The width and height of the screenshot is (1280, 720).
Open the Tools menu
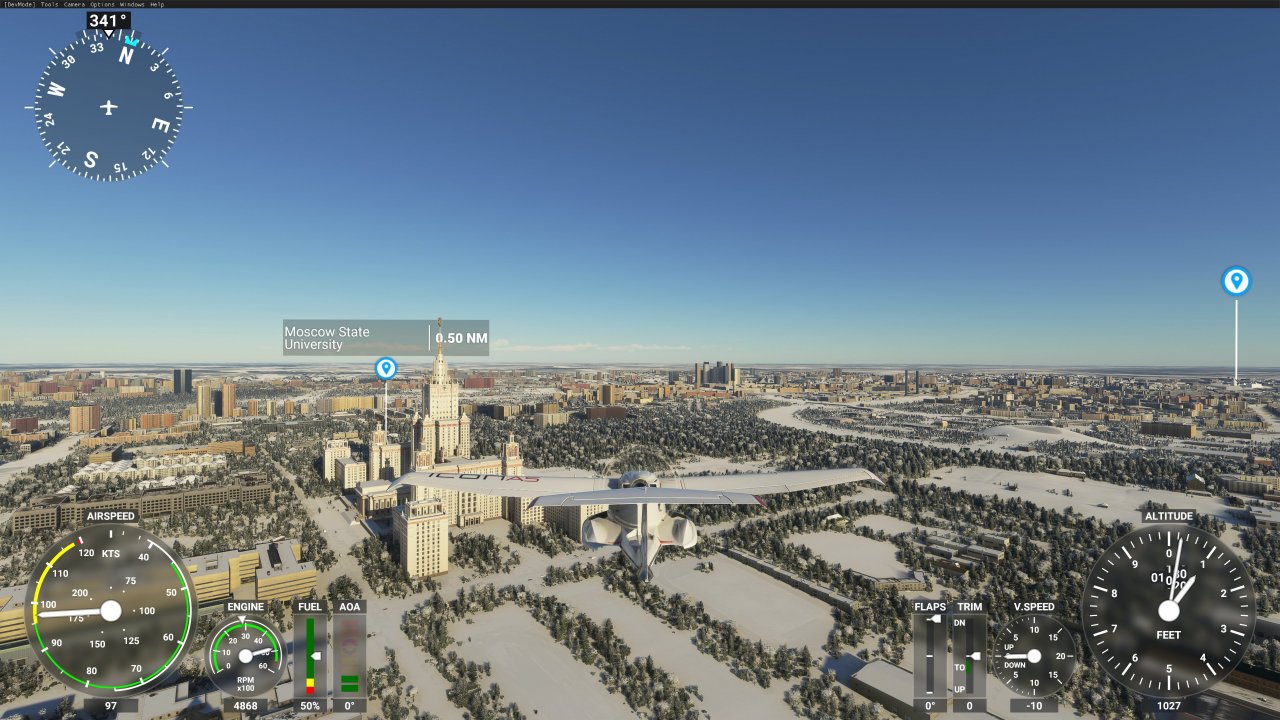[x=48, y=4]
